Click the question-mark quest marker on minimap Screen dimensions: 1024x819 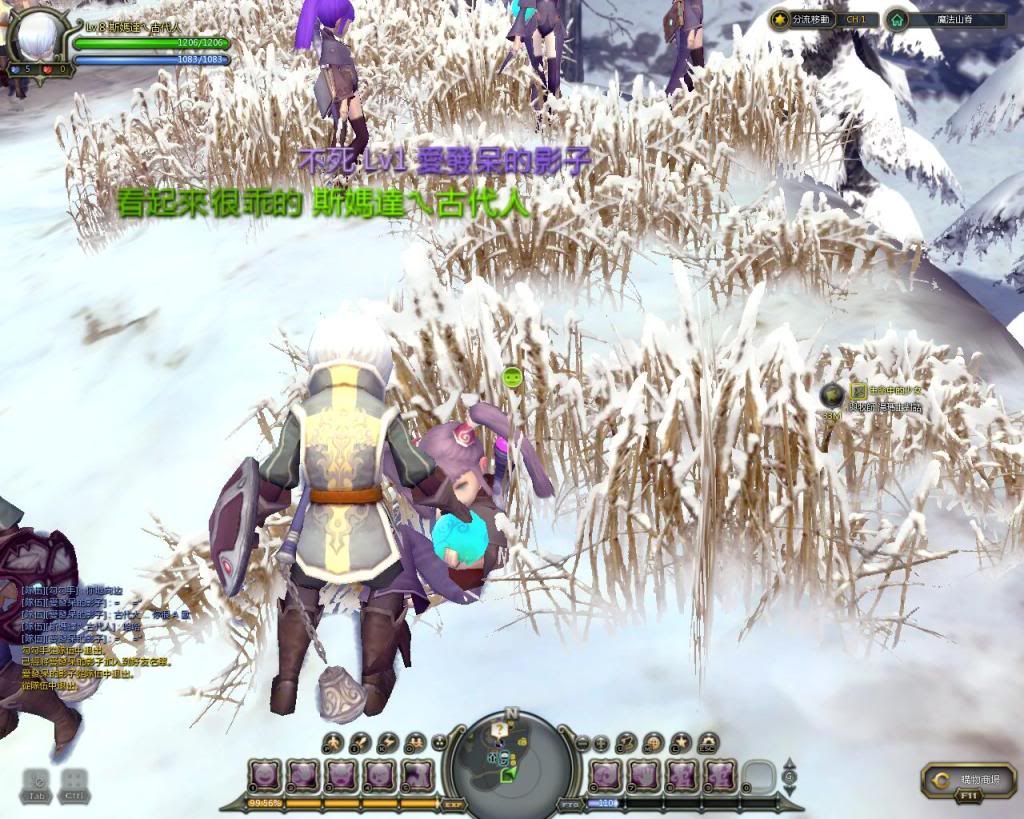(x=499, y=731)
